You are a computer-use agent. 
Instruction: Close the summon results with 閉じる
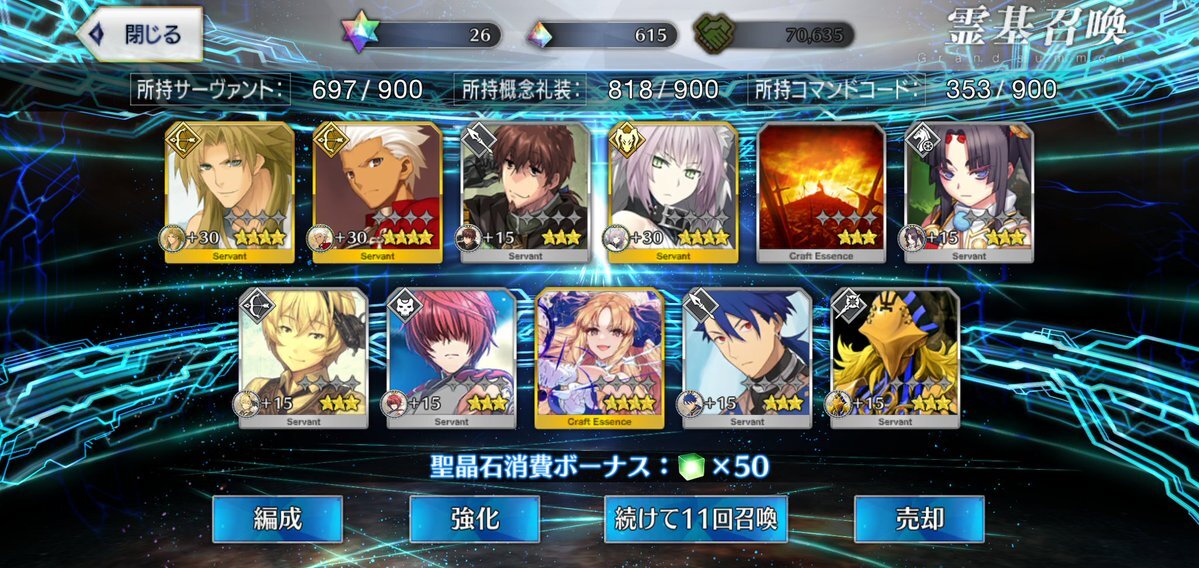tap(140, 35)
